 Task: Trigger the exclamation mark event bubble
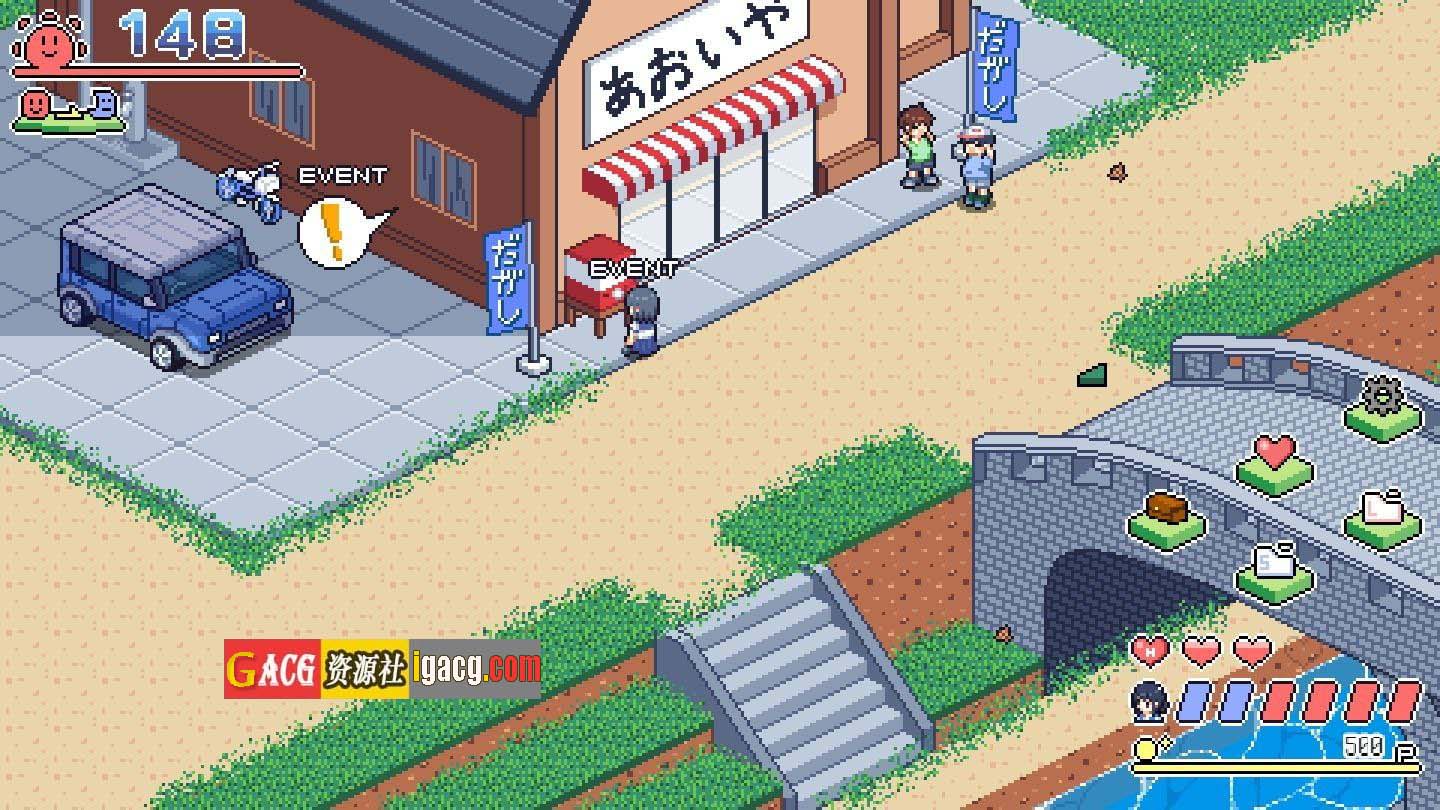click(338, 232)
